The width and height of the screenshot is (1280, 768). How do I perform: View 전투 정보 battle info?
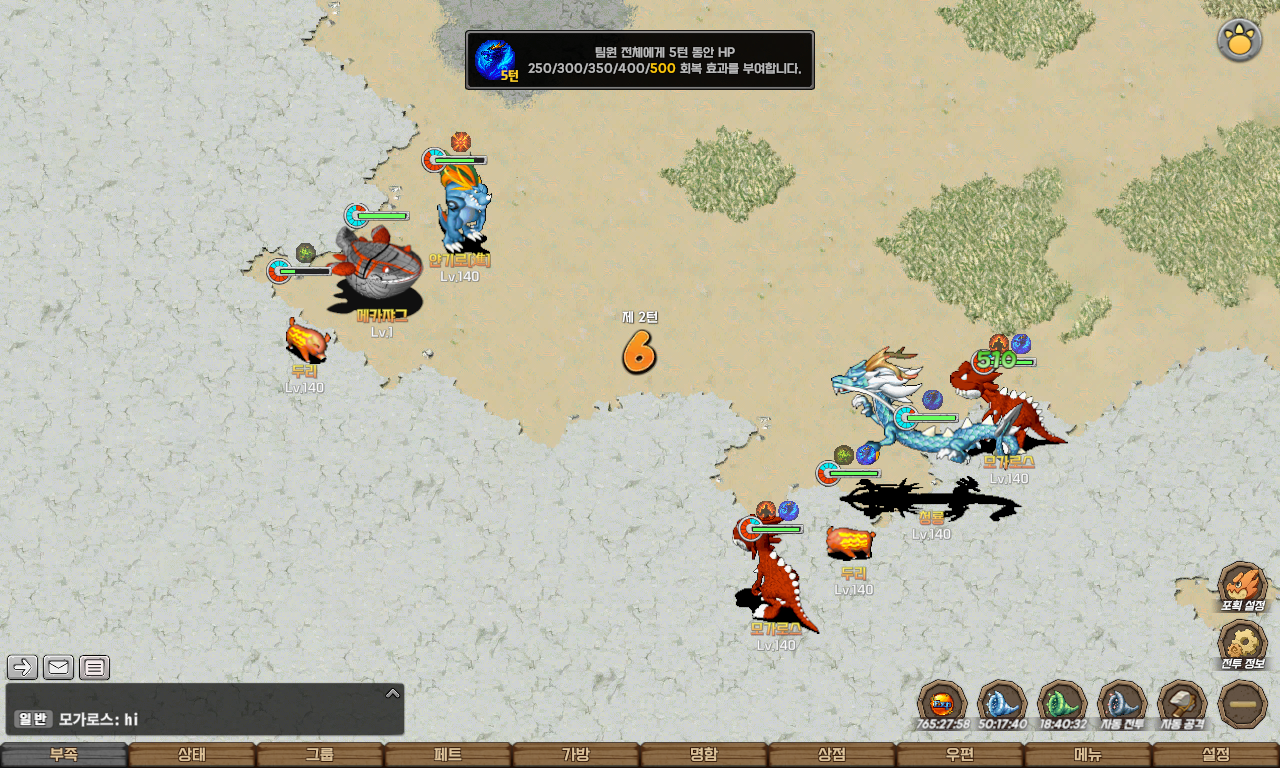(1243, 645)
